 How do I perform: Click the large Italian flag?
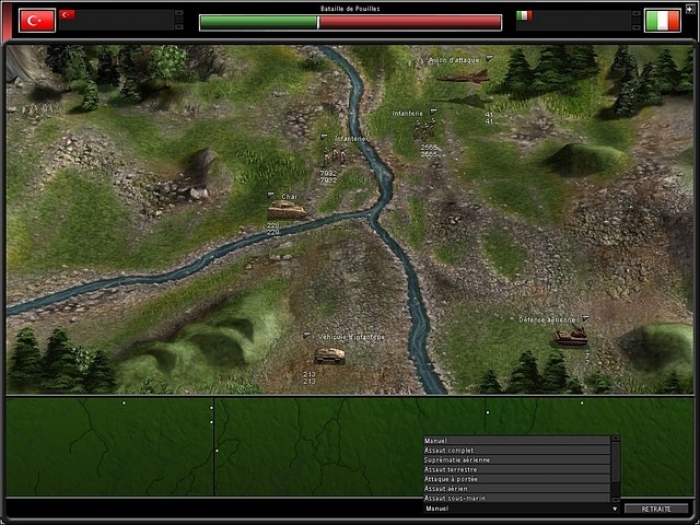point(662,20)
